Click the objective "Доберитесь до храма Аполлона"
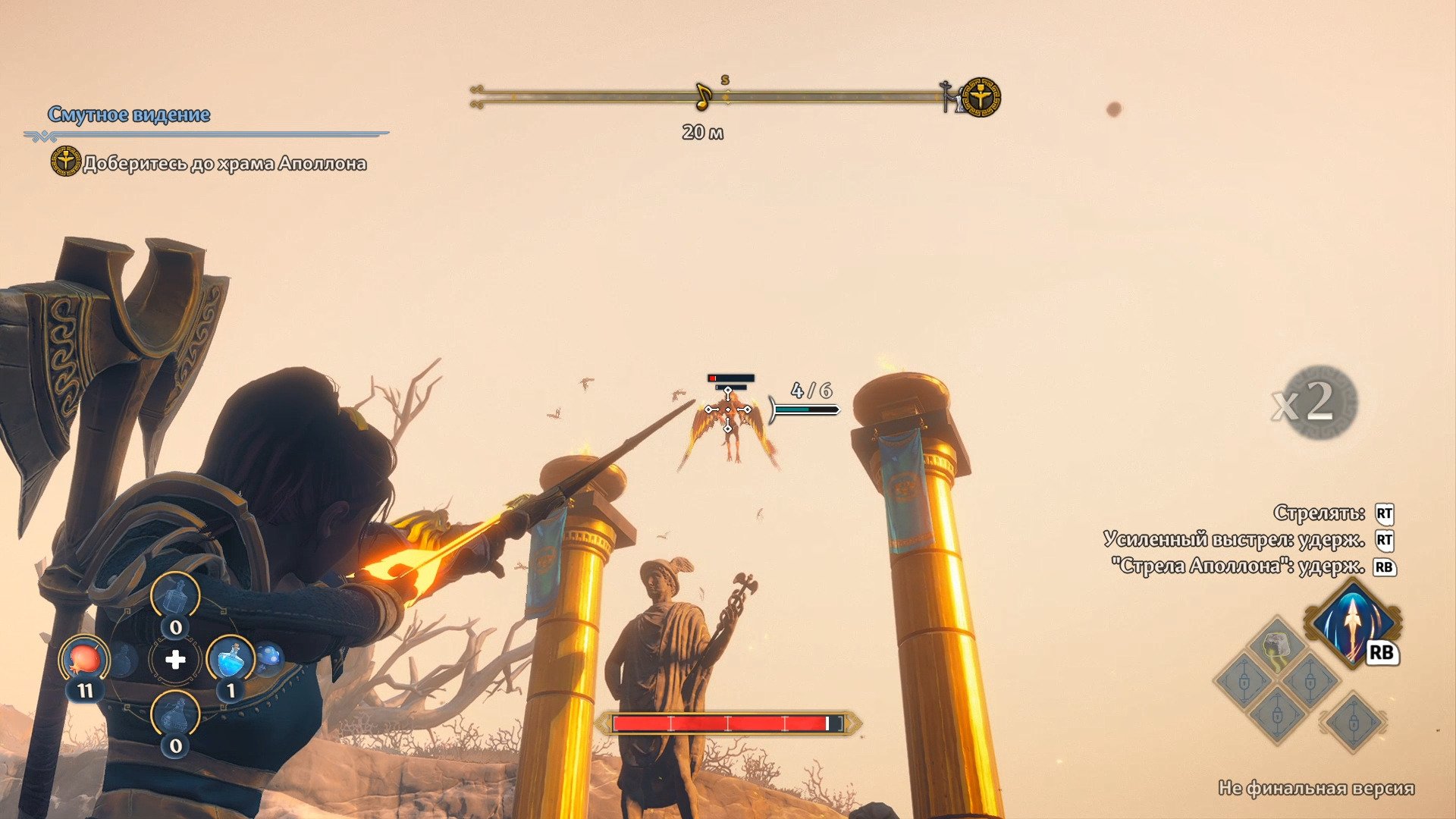The width and height of the screenshot is (1456, 819). coord(224,164)
